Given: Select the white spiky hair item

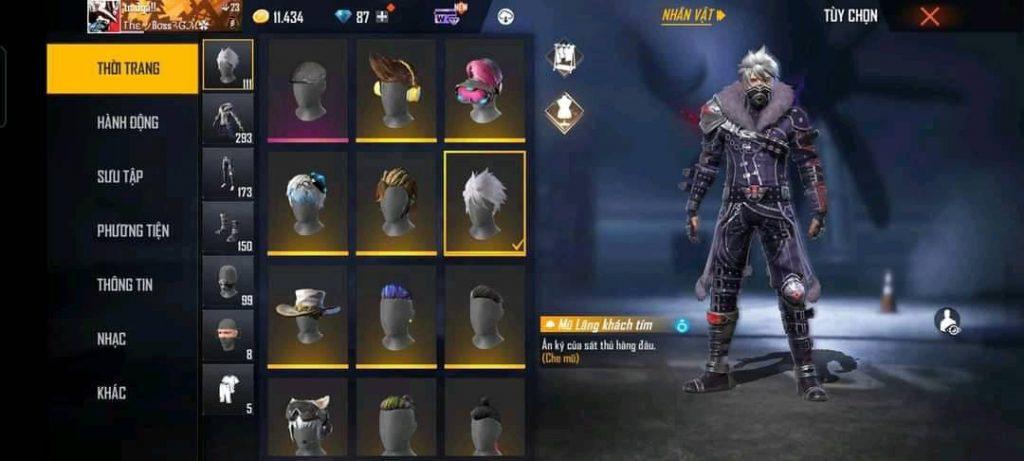Looking at the screenshot, I should (484, 203).
